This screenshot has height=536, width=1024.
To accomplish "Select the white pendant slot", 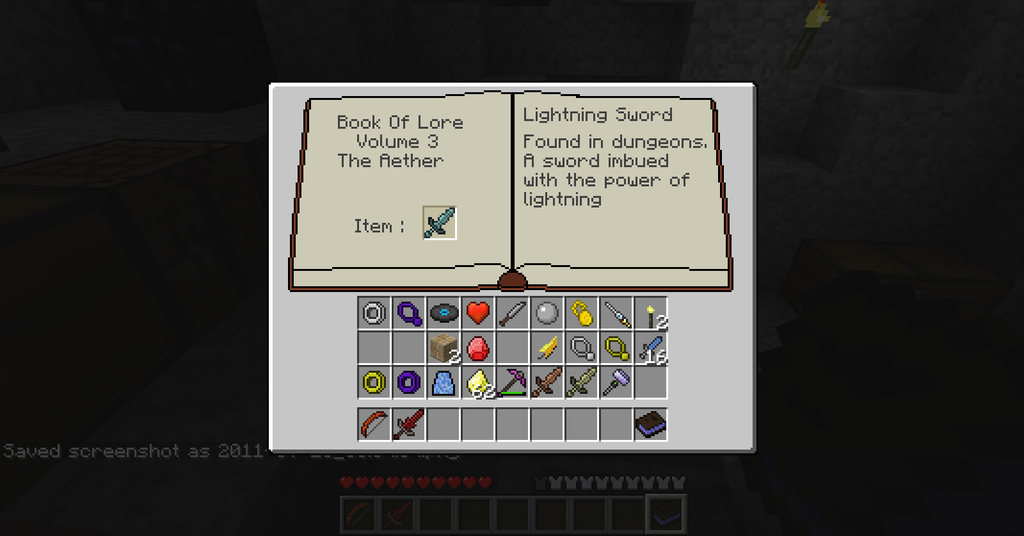I will click(x=581, y=348).
